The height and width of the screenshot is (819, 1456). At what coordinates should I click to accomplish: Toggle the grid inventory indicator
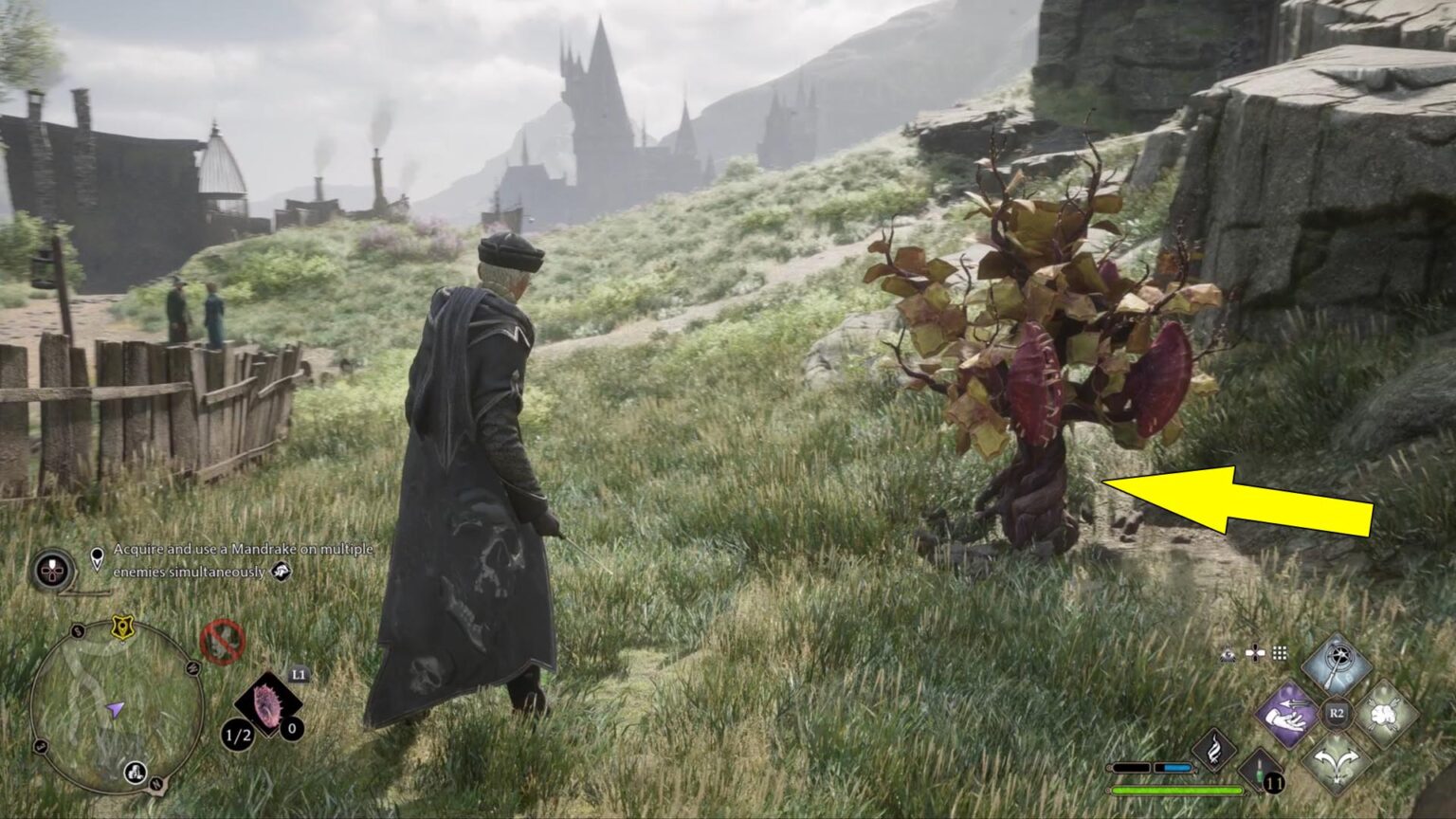[1280, 653]
